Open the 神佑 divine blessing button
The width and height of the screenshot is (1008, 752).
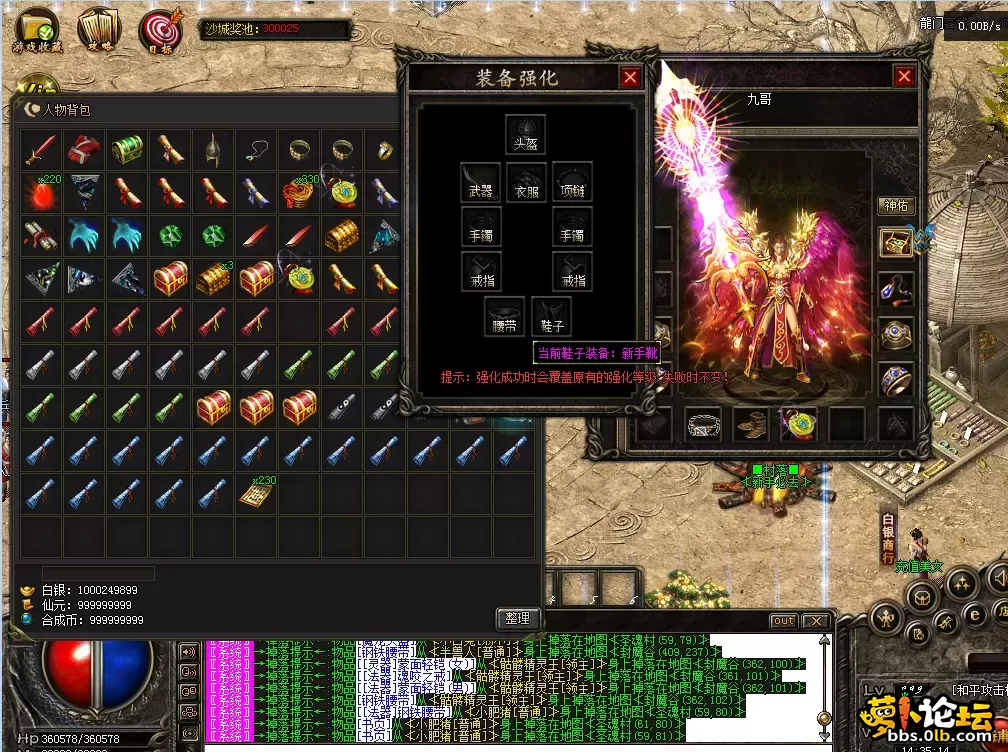[x=895, y=206]
